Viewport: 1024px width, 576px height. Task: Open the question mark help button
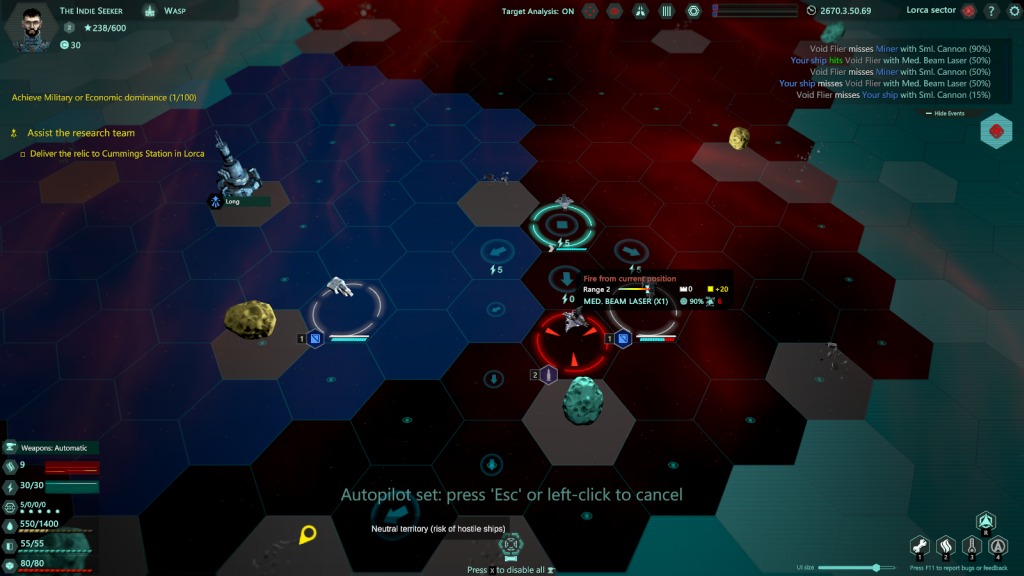click(x=990, y=11)
